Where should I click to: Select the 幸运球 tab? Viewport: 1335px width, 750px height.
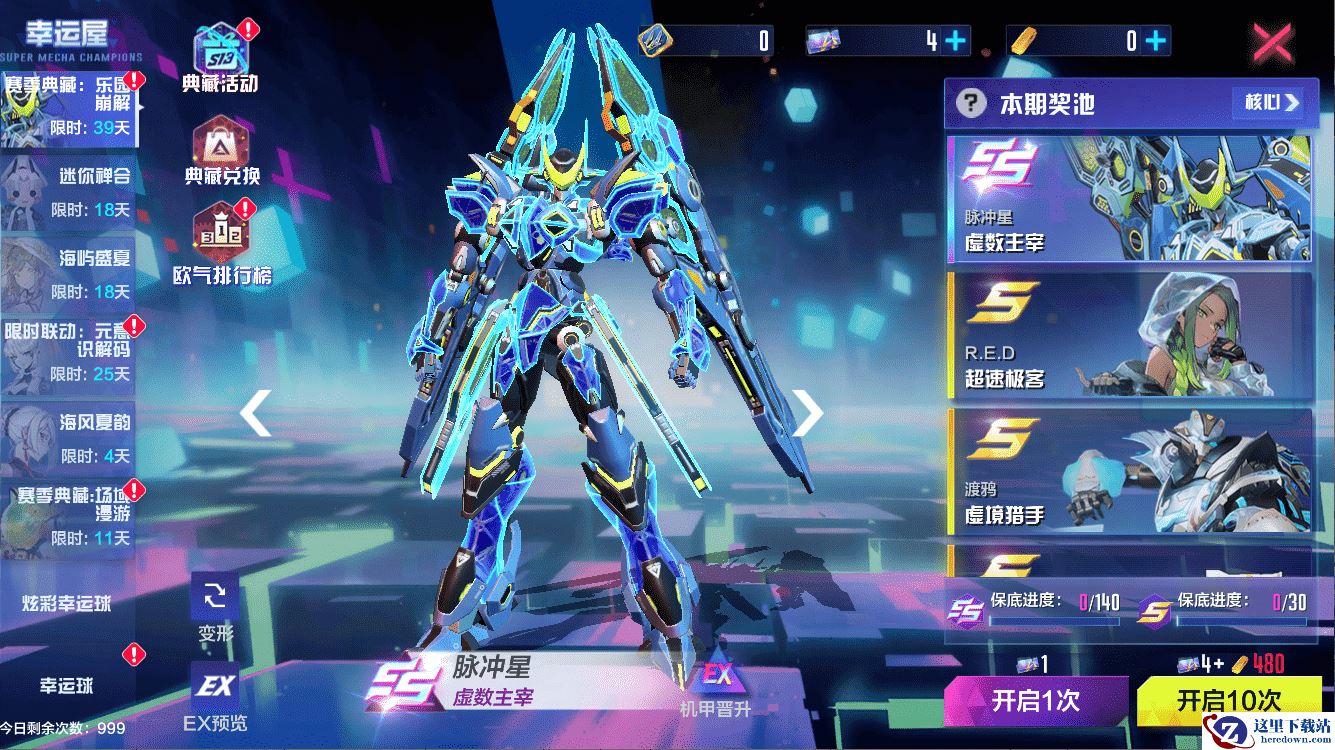point(67,686)
